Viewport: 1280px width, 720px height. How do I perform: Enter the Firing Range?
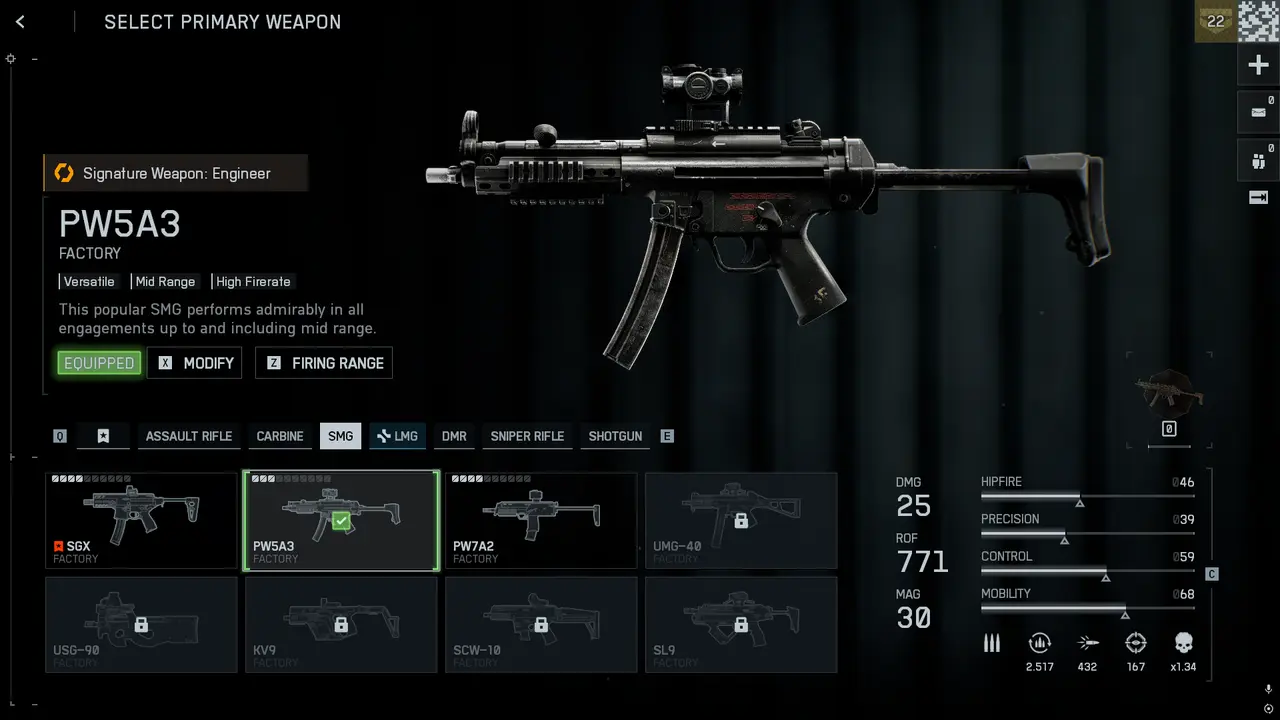pyautogui.click(x=324, y=363)
